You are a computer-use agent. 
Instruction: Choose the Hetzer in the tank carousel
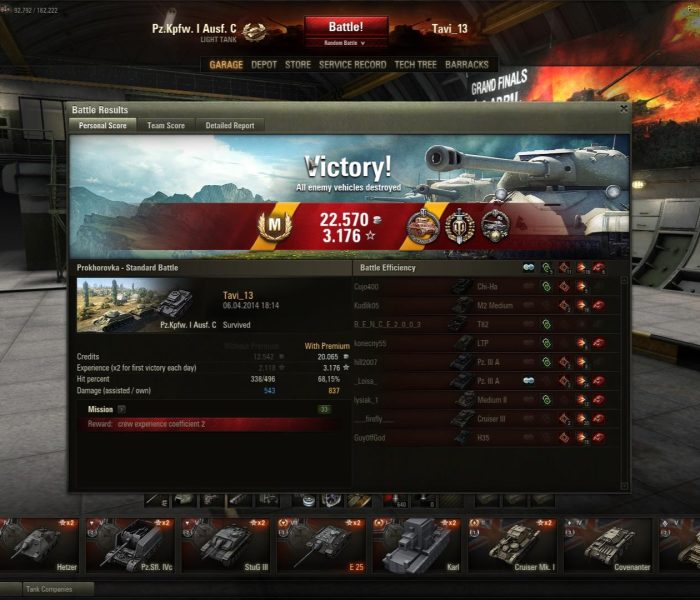(42, 545)
